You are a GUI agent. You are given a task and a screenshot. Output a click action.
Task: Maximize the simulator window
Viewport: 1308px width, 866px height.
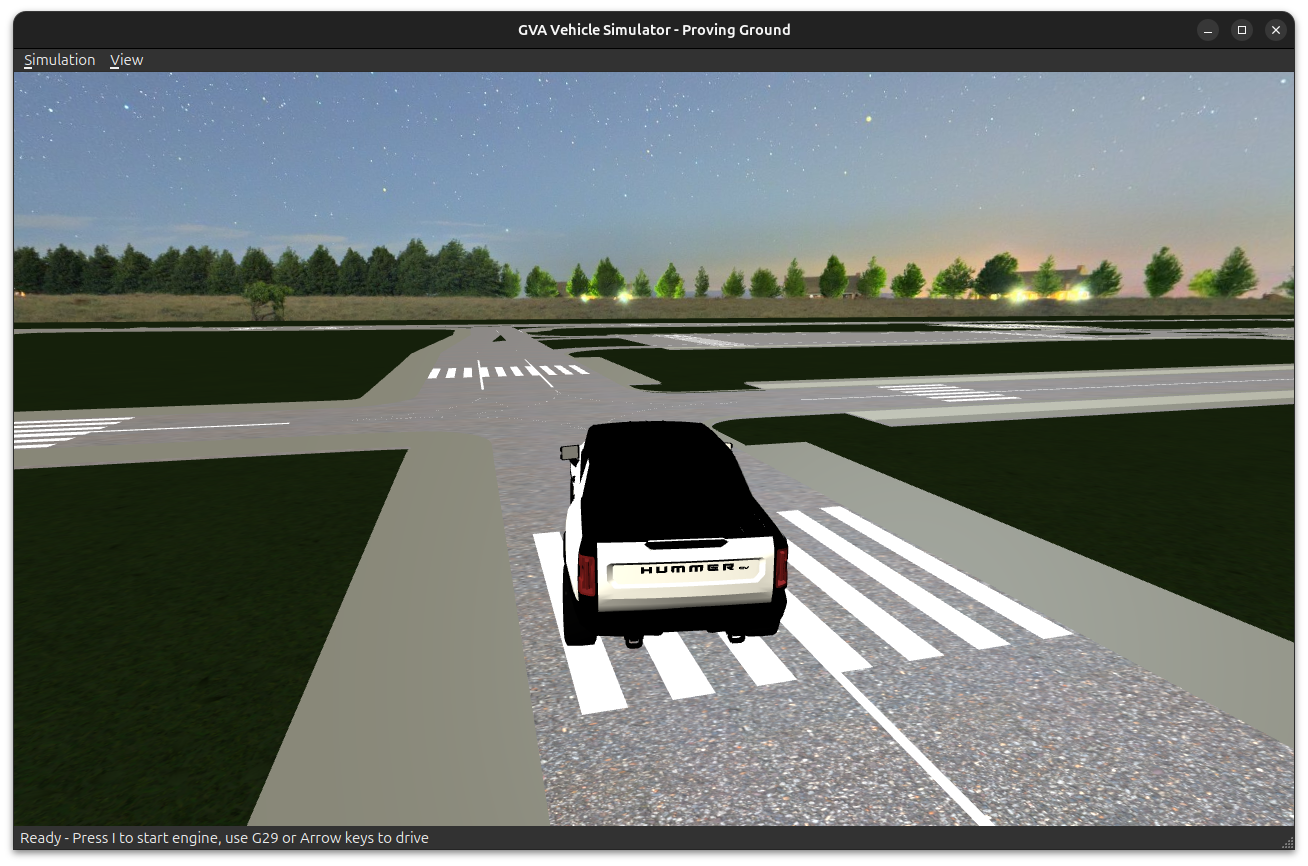(x=1242, y=30)
